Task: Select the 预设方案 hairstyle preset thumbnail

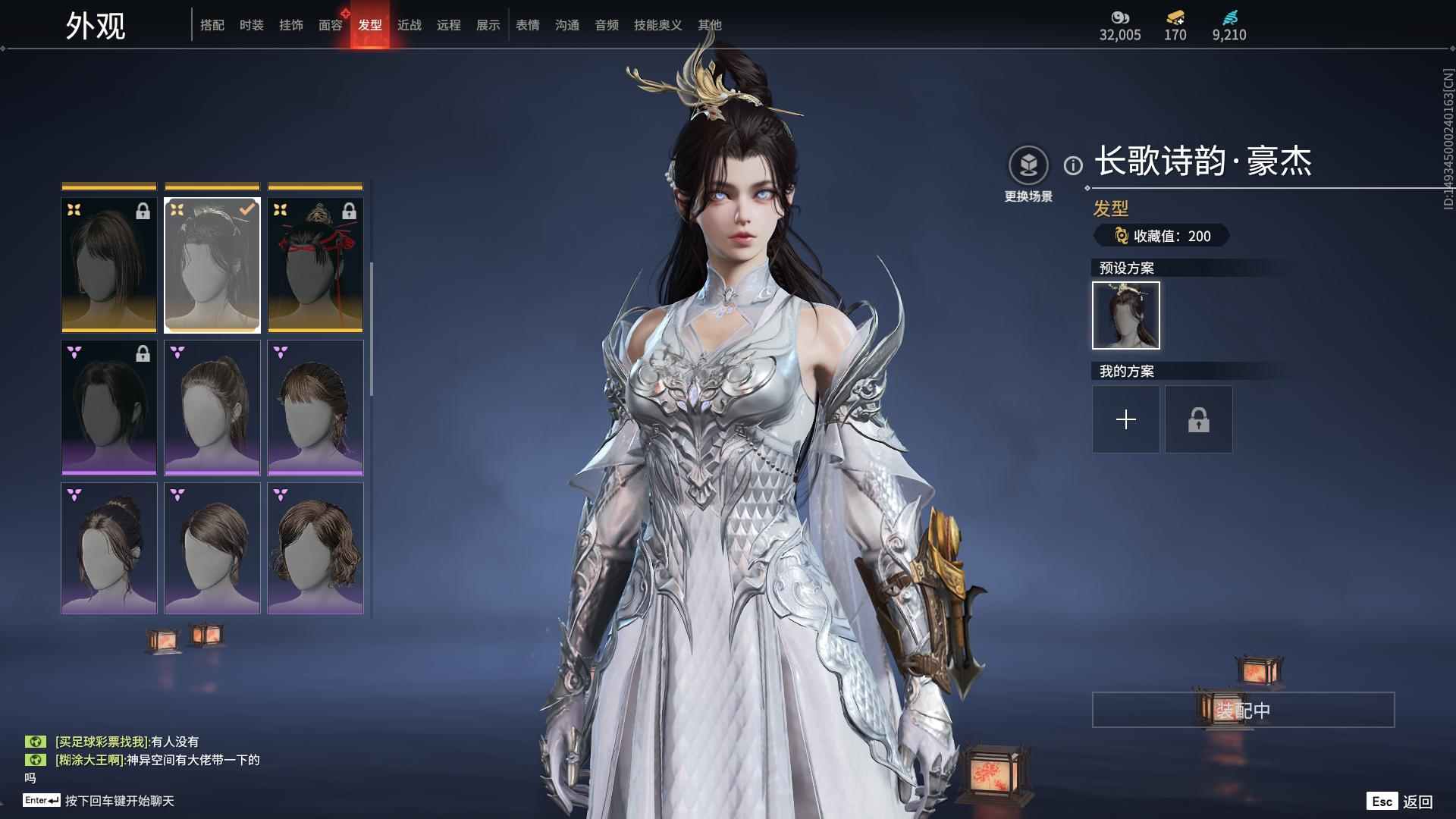Action: (1125, 315)
